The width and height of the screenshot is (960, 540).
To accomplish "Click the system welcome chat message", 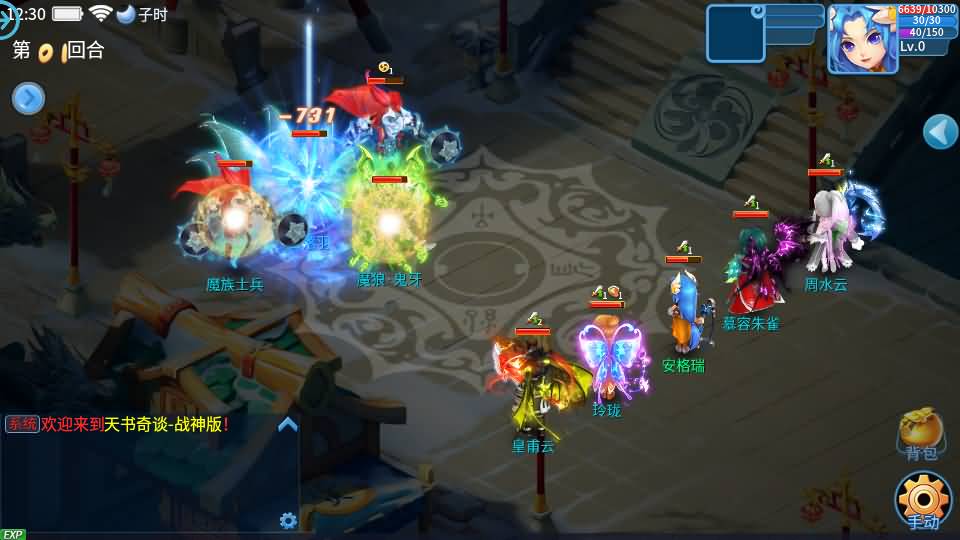I will click(x=120, y=424).
